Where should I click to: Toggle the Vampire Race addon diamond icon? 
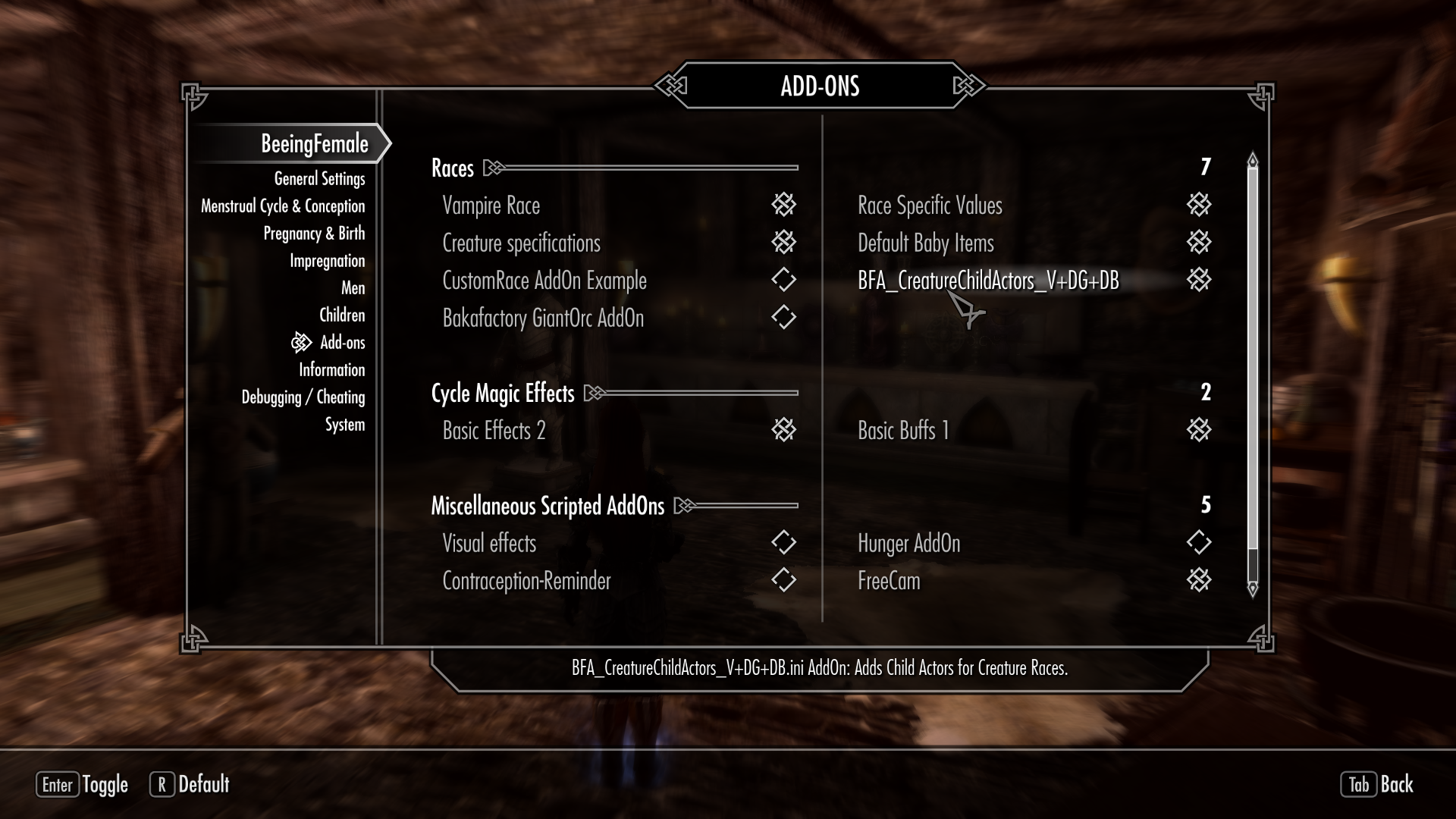click(784, 205)
